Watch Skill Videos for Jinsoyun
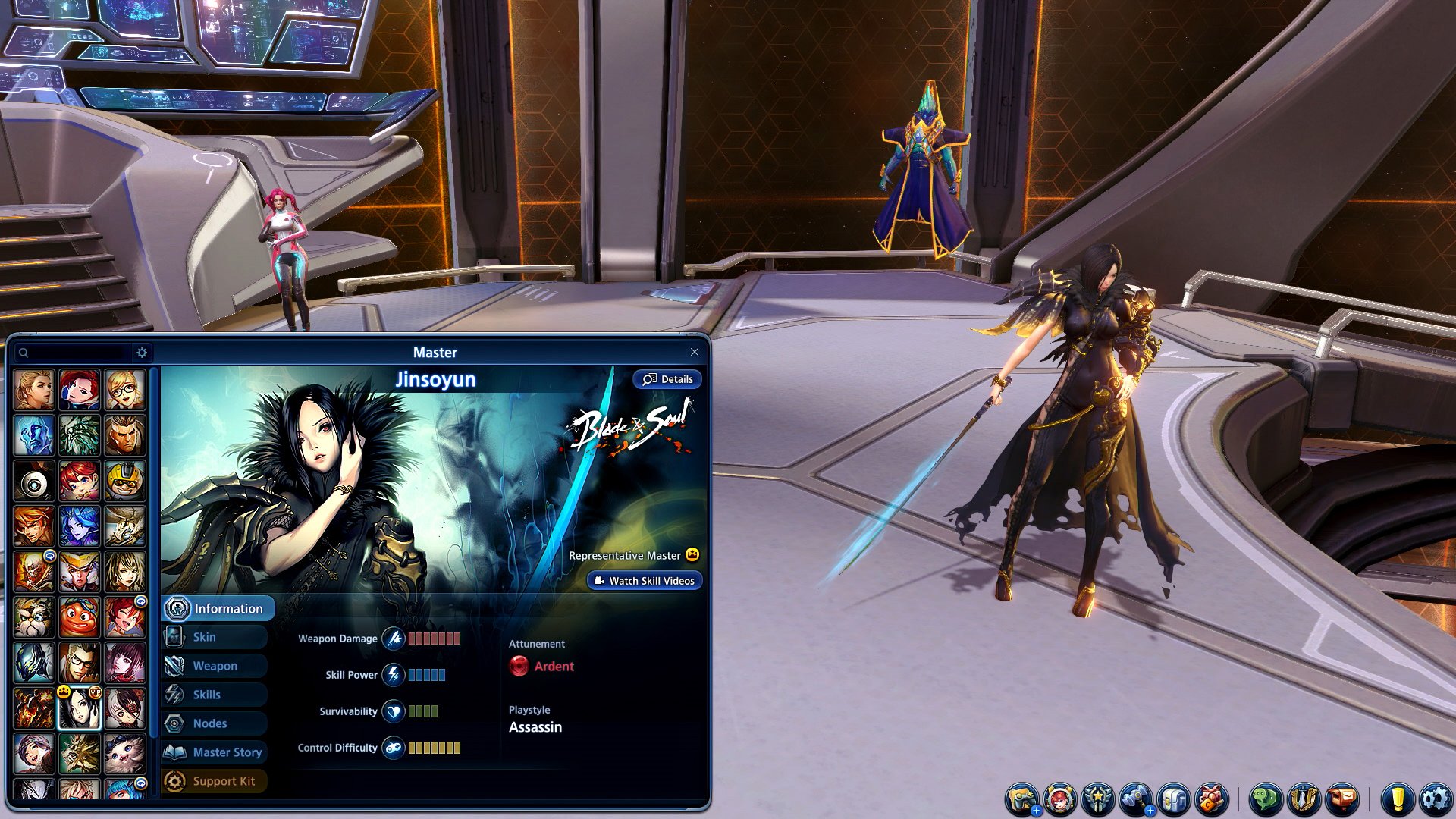Viewport: 1456px width, 819px height. coord(645,581)
